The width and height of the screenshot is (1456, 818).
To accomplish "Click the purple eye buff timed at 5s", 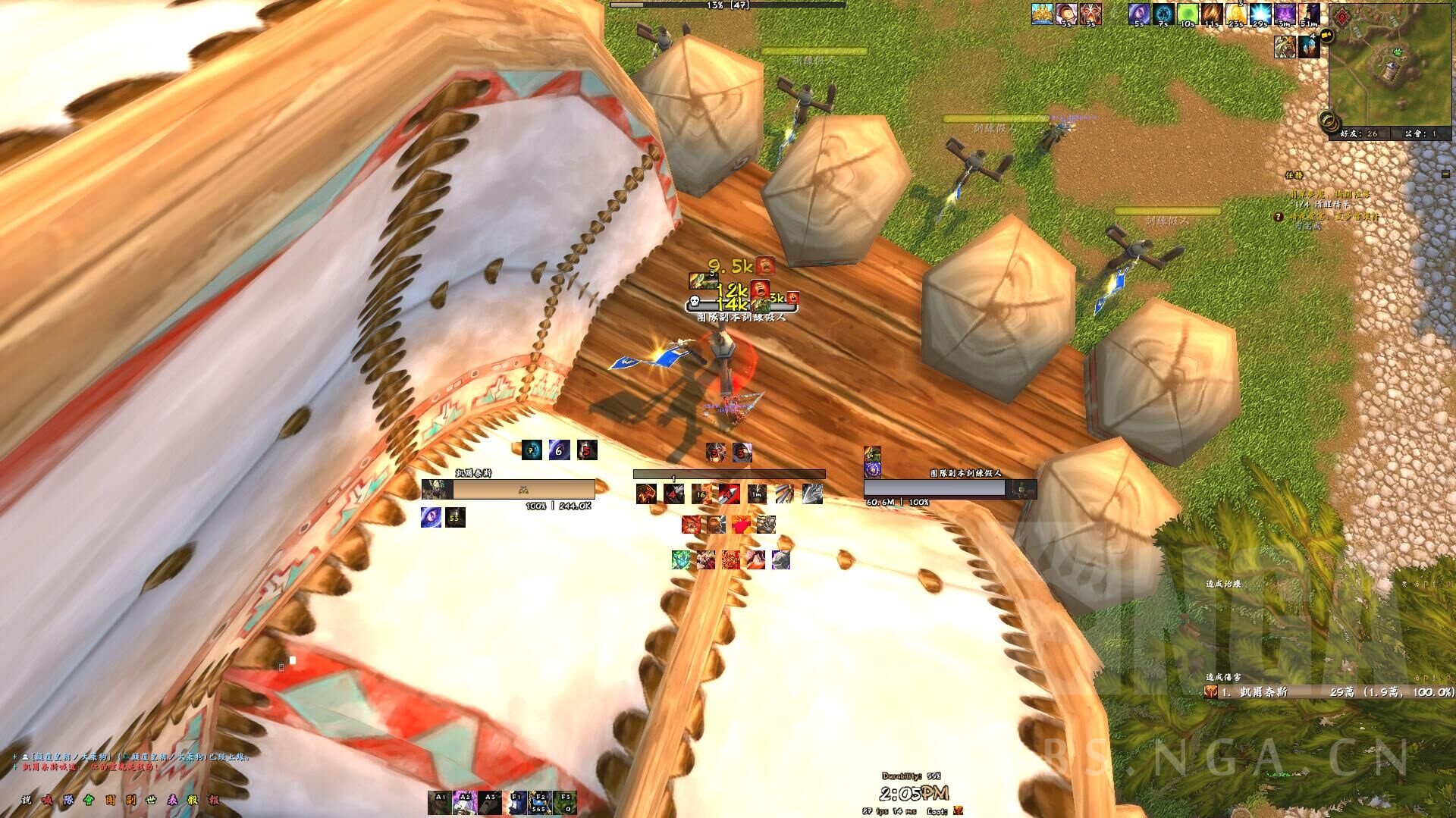I will 1140,14.
